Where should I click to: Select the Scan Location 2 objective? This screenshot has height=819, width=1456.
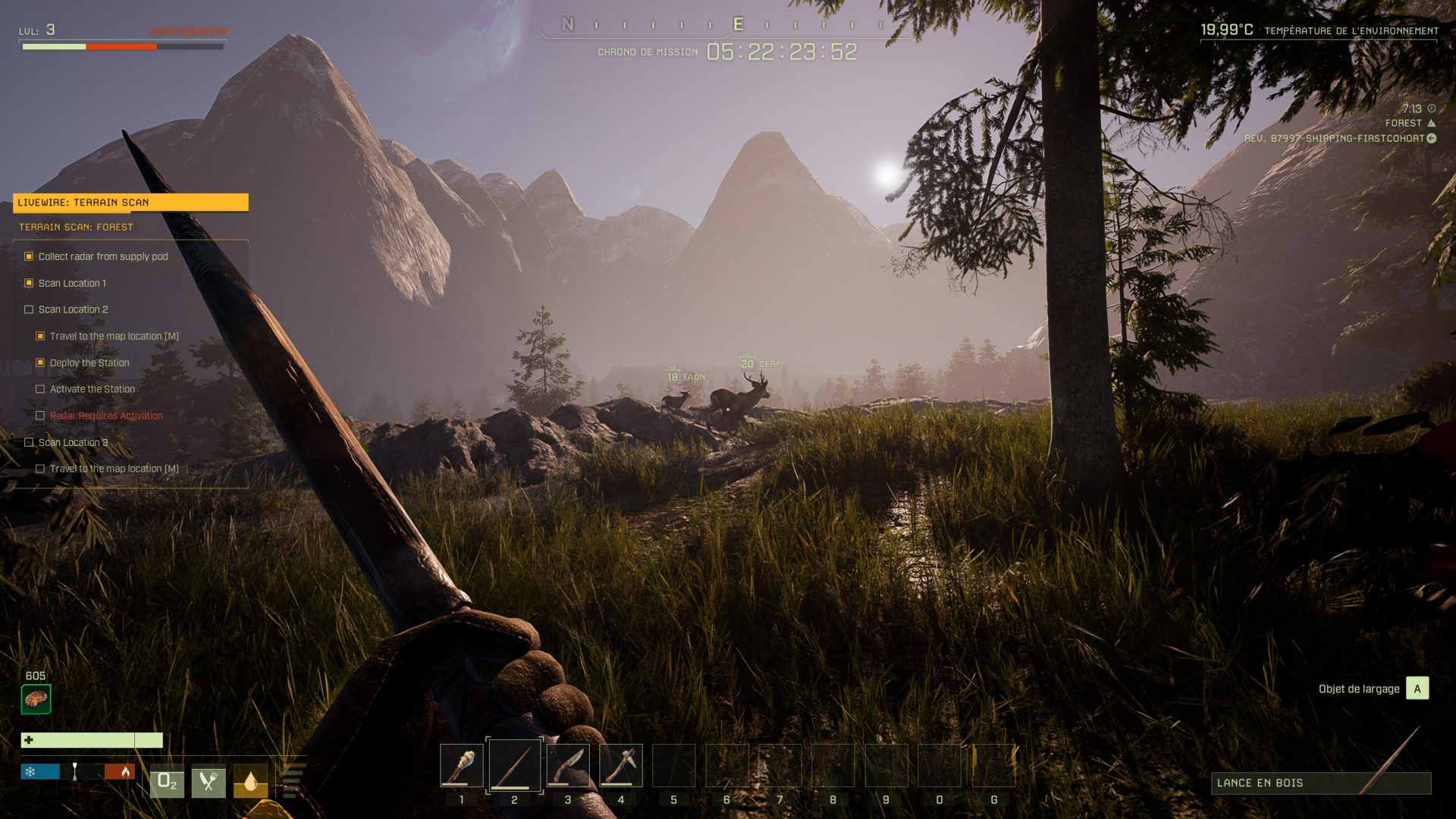coord(73,309)
